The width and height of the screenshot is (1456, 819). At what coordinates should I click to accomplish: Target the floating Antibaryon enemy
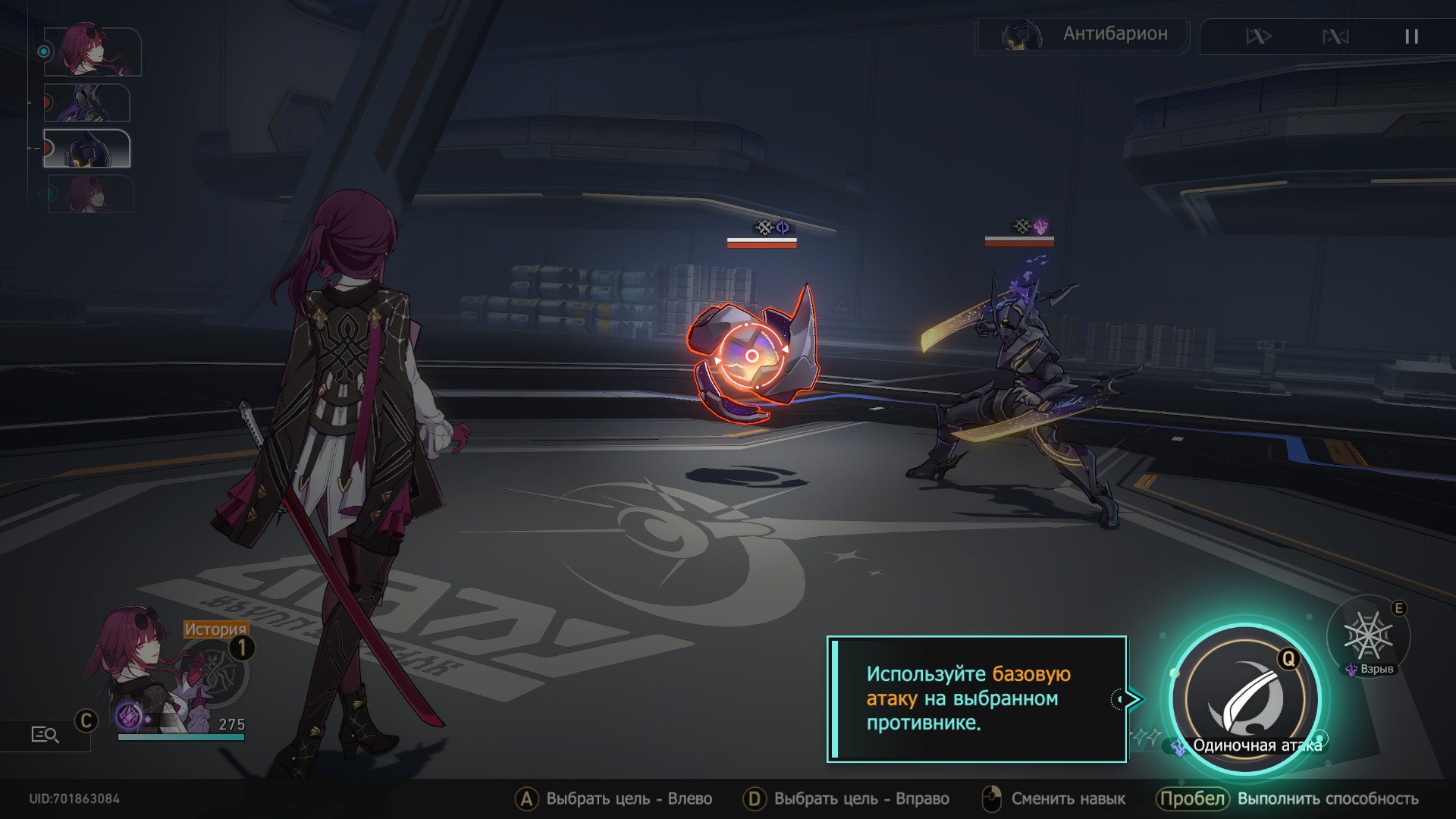(x=753, y=355)
